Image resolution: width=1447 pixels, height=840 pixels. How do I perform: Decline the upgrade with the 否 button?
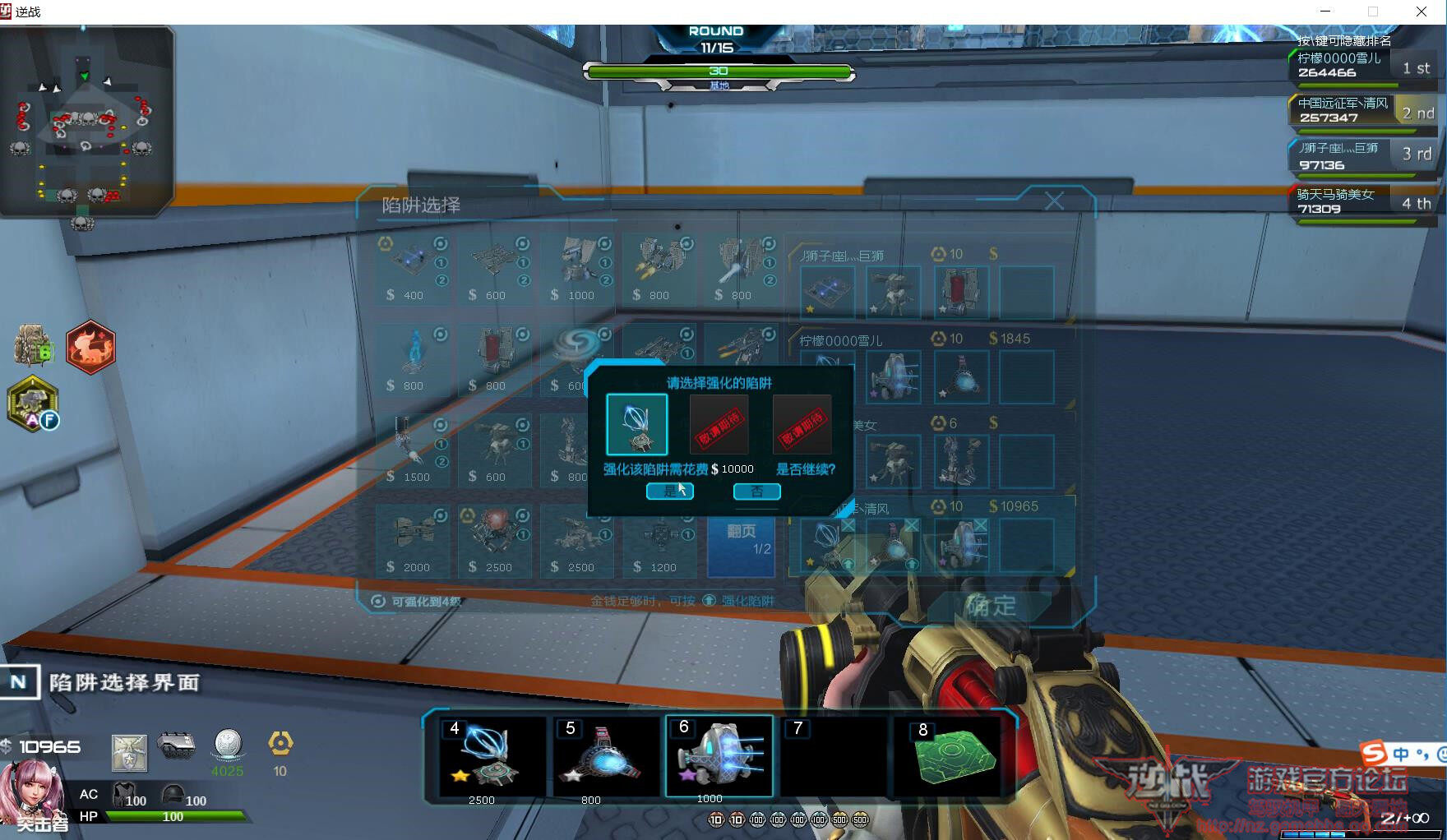[x=756, y=492]
